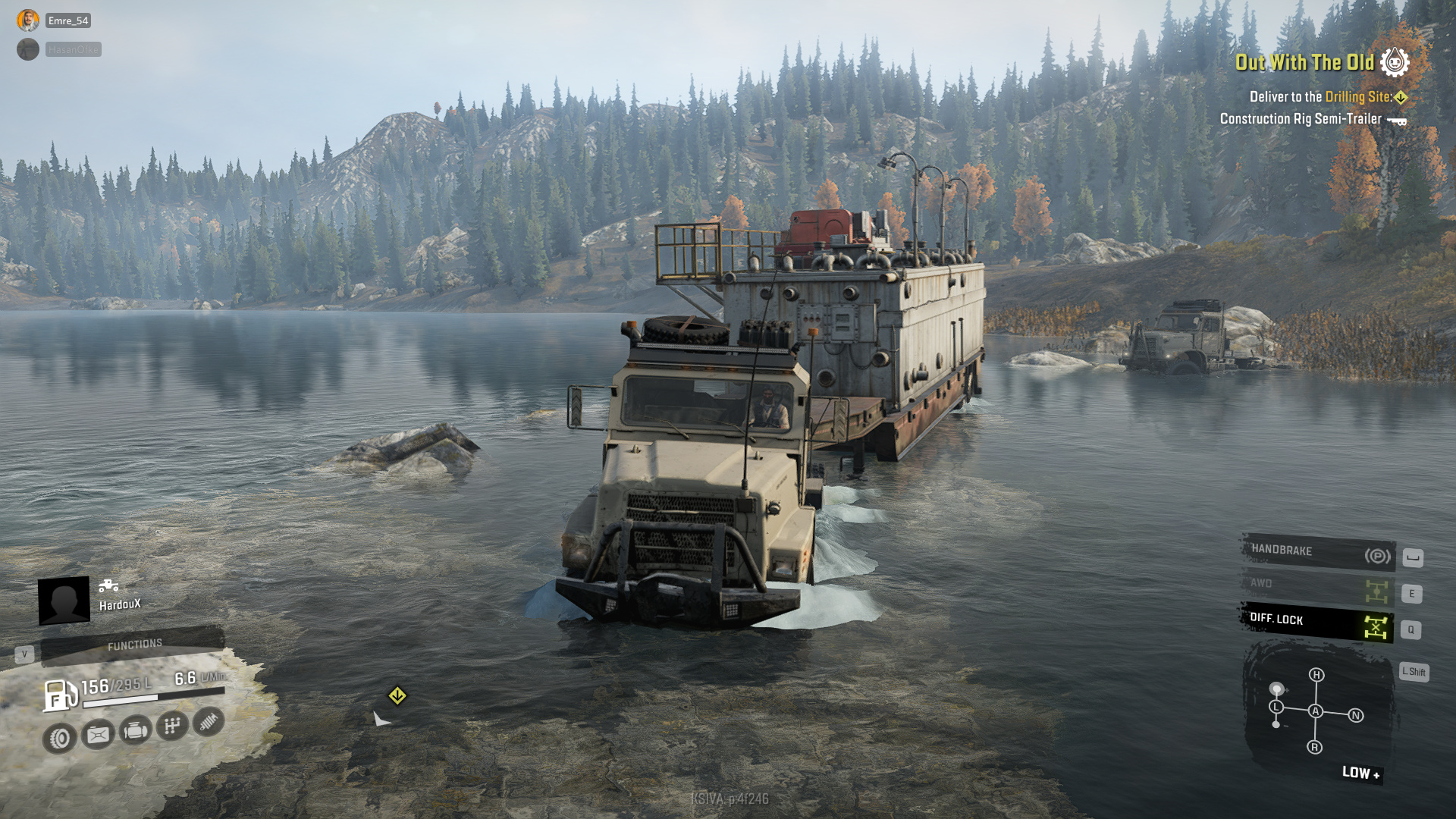Viewport: 1456px width, 819px height.
Task: Click the gearbox status icon
Action: click(172, 726)
